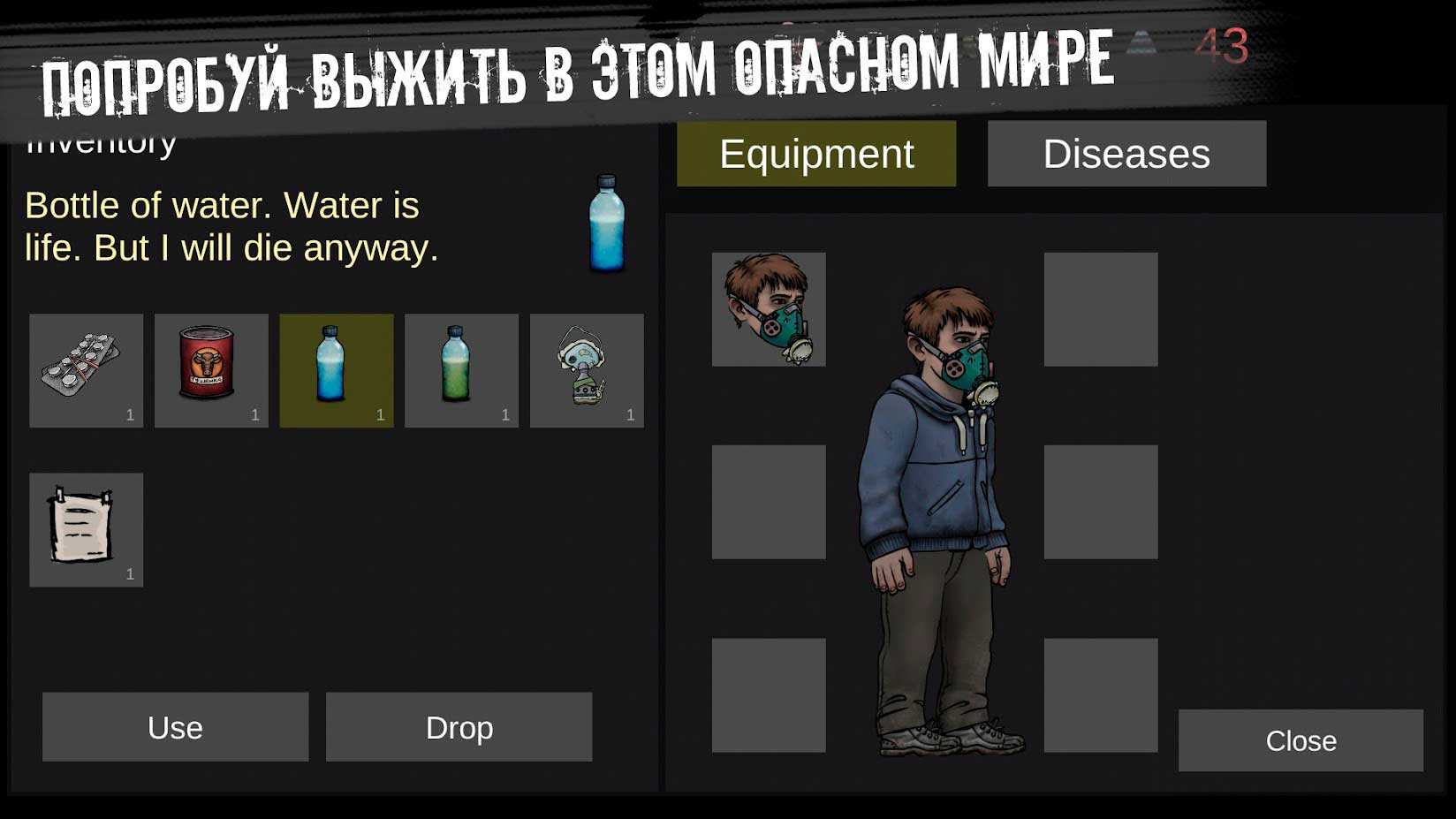Open the Diseases tab
Image resolution: width=1456 pixels, height=819 pixels.
click(x=1126, y=154)
